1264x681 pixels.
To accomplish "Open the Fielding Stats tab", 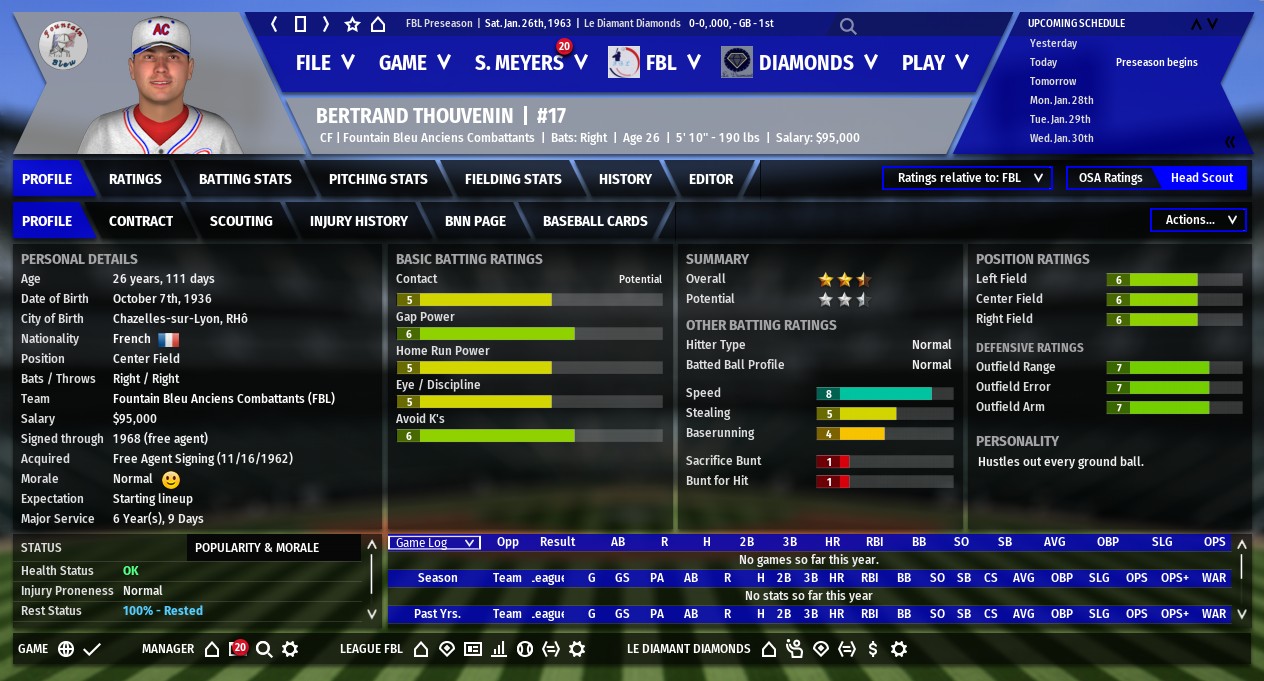I will point(513,179).
